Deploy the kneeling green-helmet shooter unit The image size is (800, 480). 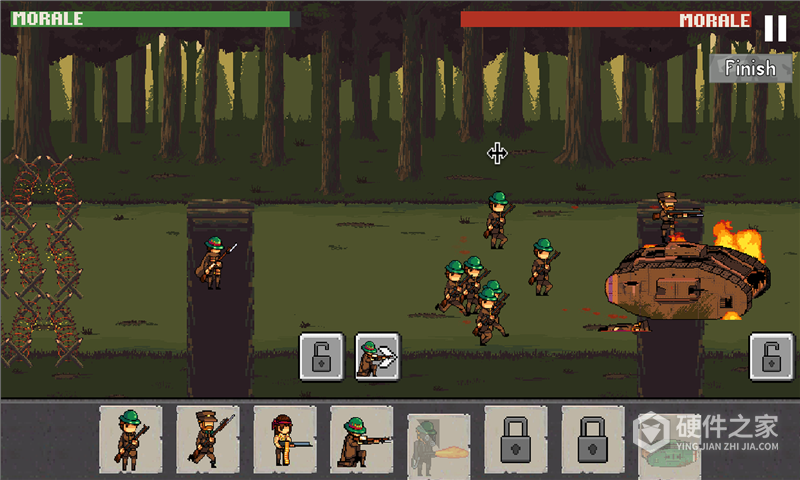(362, 438)
